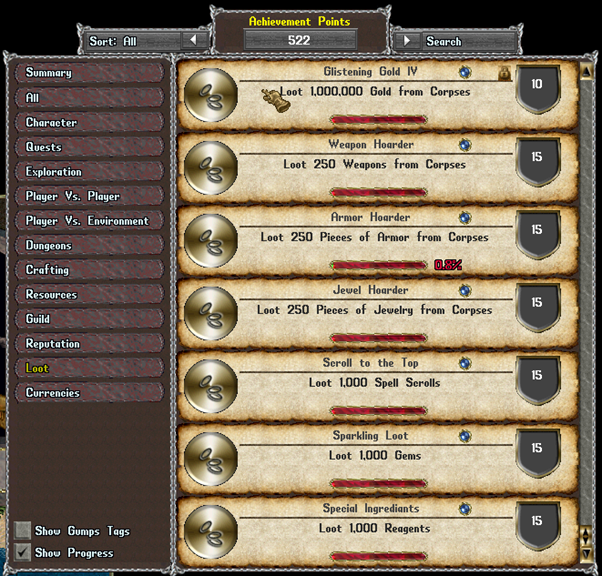Screen dimensions: 602x576
Task: Select Player Vs. Environment category
Action: point(88,221)
